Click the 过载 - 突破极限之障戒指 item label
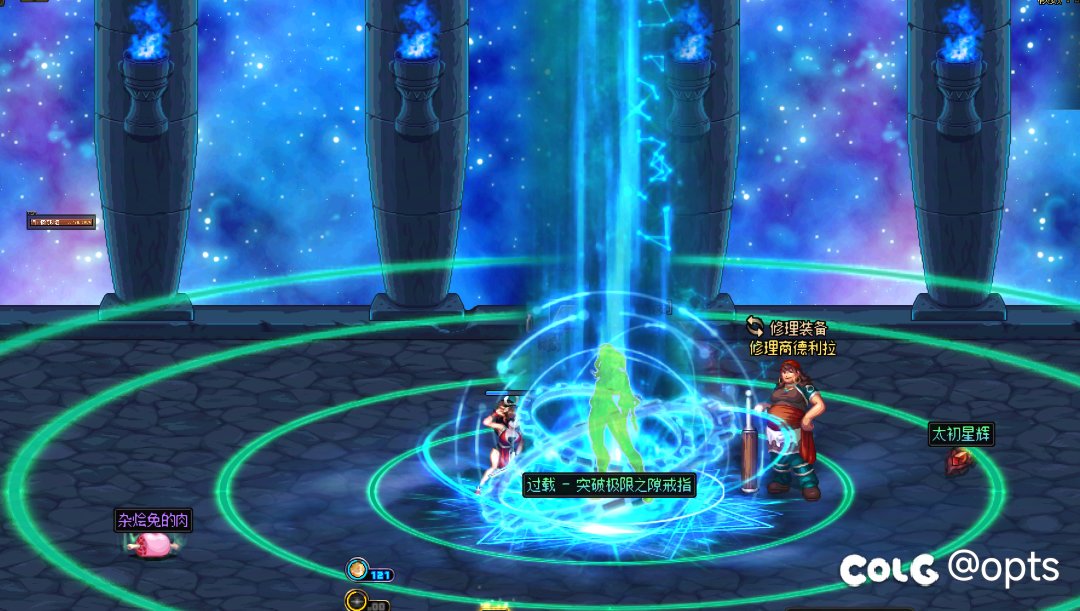Screen dimensions: 1080x611 point(610,485)
